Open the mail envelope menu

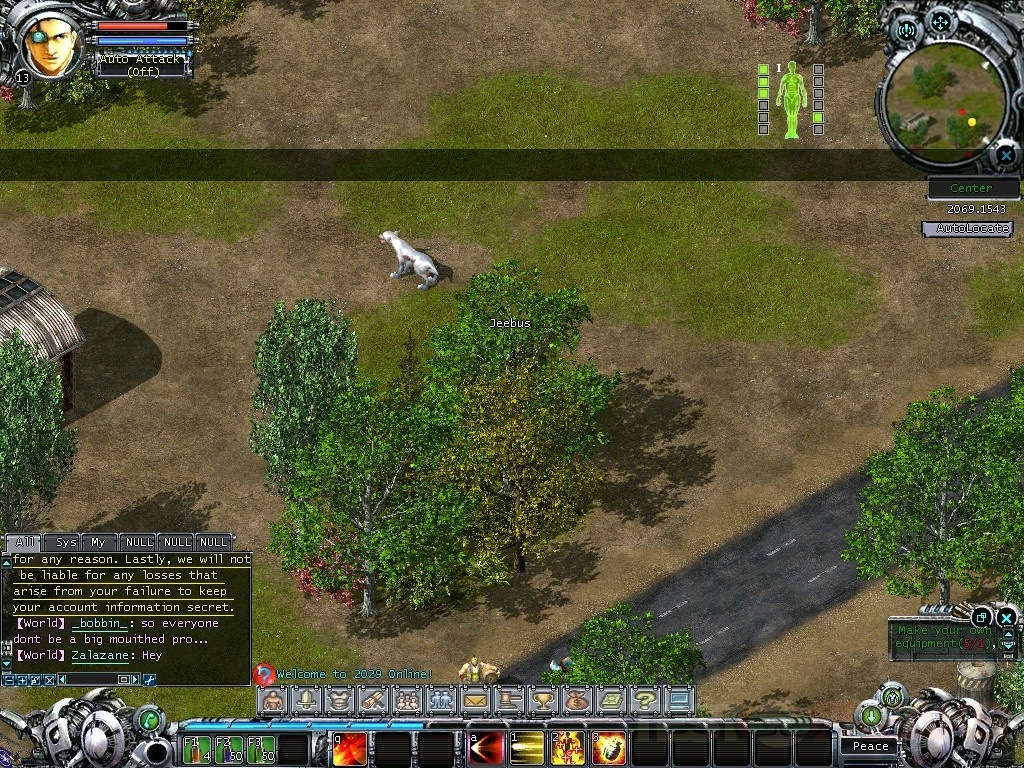(475, 700)
